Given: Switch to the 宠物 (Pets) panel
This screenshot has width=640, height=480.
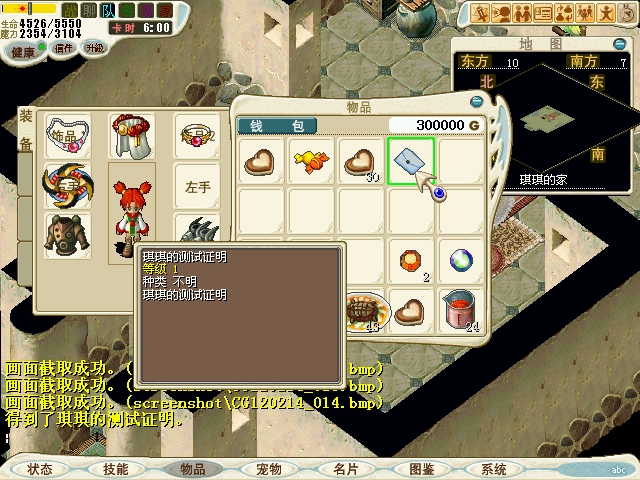Looking at the screenshot, I should [x=268, y=468].
